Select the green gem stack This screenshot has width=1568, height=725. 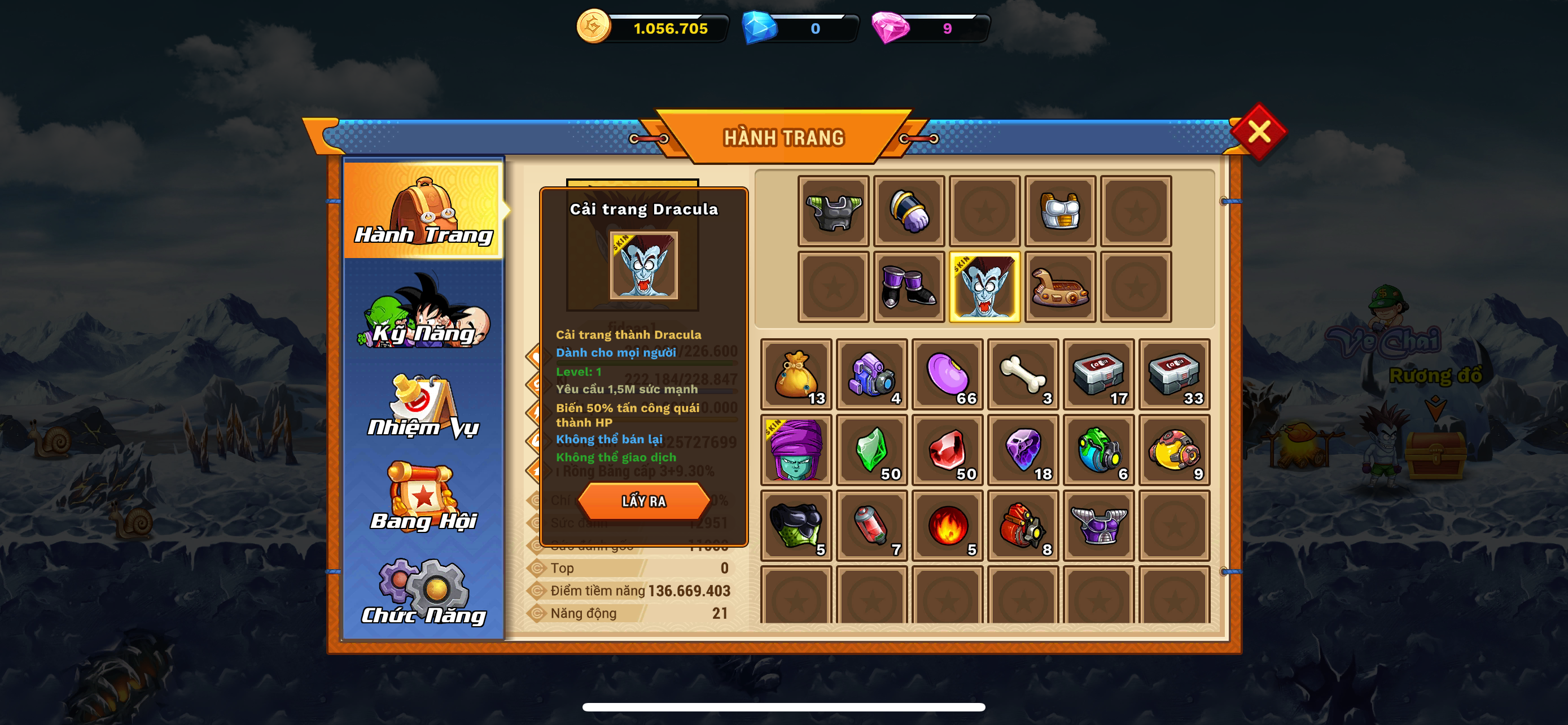[871, 450]
